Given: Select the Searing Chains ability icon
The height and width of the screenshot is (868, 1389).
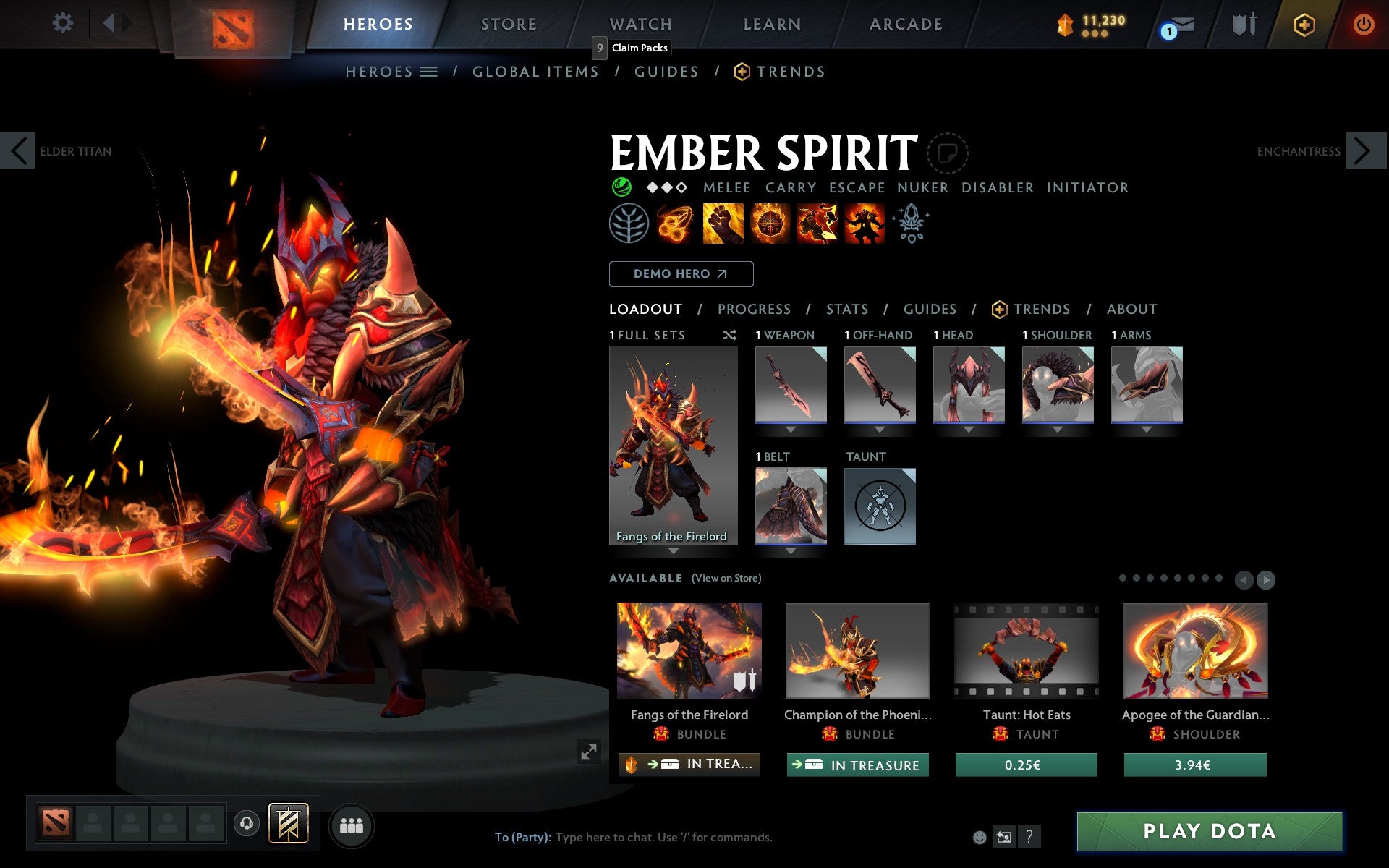Looking at the screenshot, I should (675, 223).
